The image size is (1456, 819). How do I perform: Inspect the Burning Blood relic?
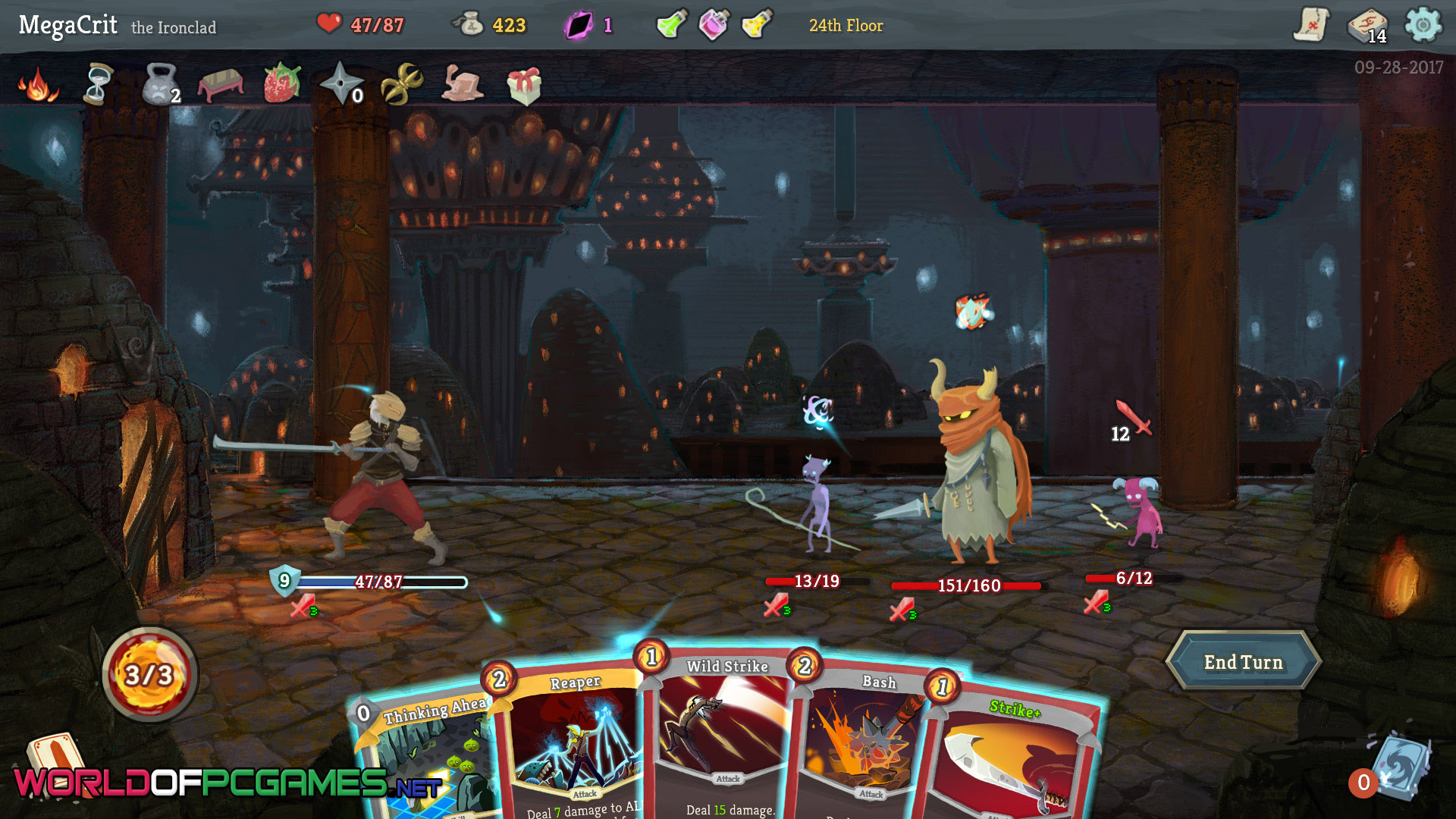(36, 83)
